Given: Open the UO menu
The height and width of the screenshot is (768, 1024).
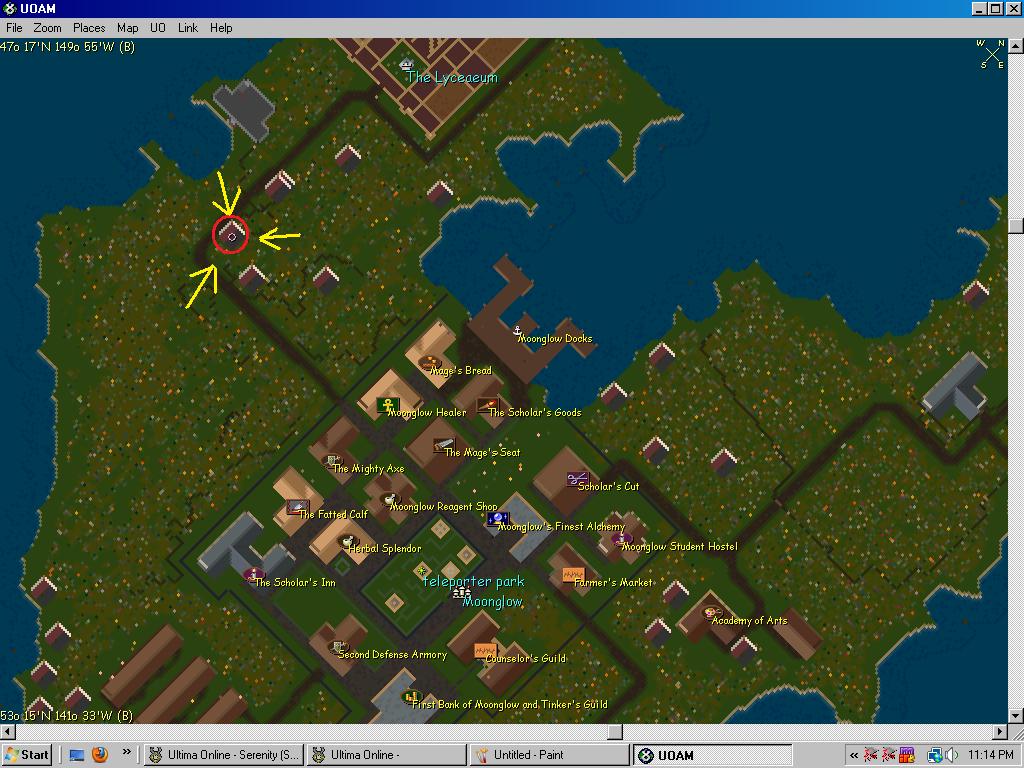Looking at the screenshot, I should pos(158,28).
